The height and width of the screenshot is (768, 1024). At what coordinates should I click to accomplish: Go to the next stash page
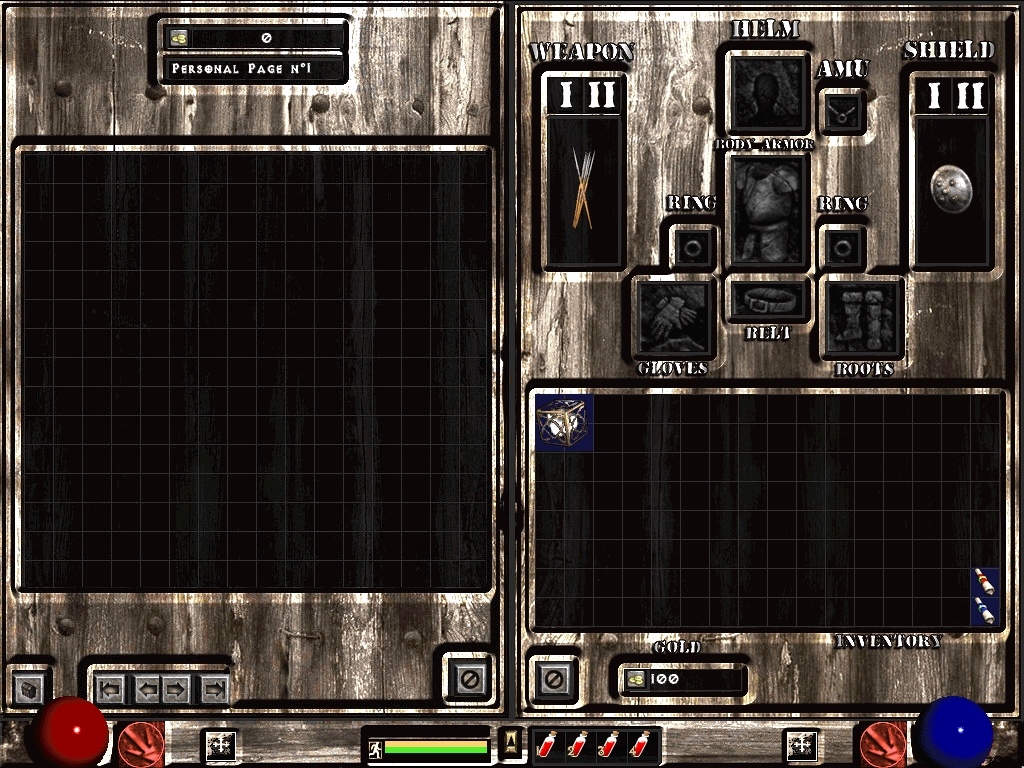click(175, 688)
